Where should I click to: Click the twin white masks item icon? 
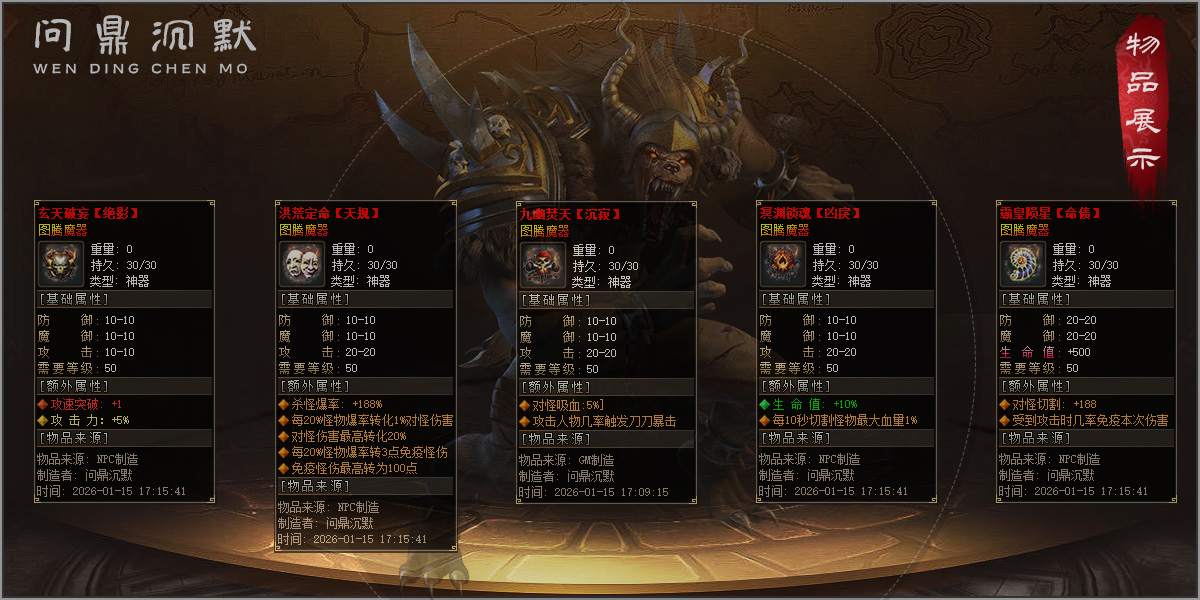pyautogui.click(x=302, y=264)
